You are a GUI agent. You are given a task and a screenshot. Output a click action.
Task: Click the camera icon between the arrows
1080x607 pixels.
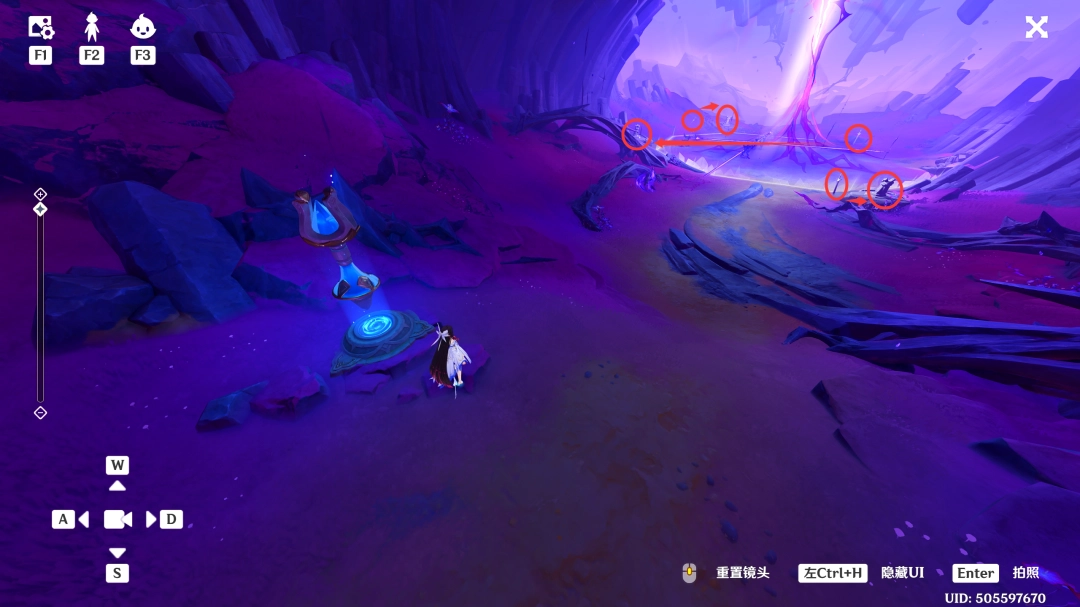[117, 519]
